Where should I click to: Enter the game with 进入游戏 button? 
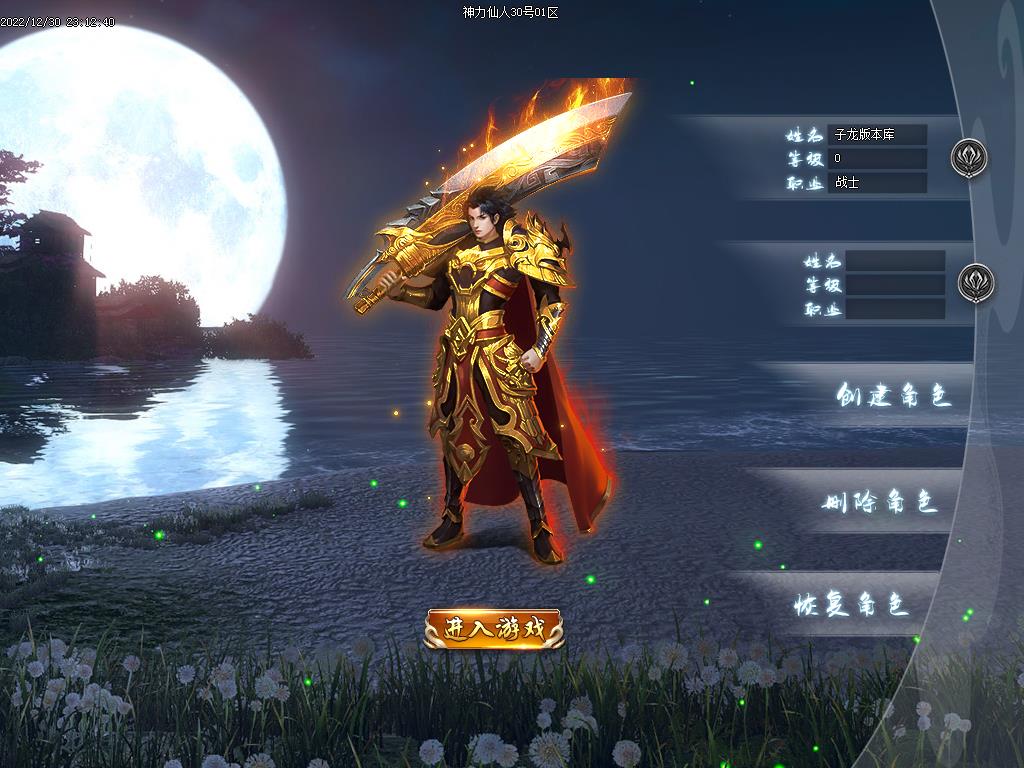pyautogui.click(x=494, y=629)
